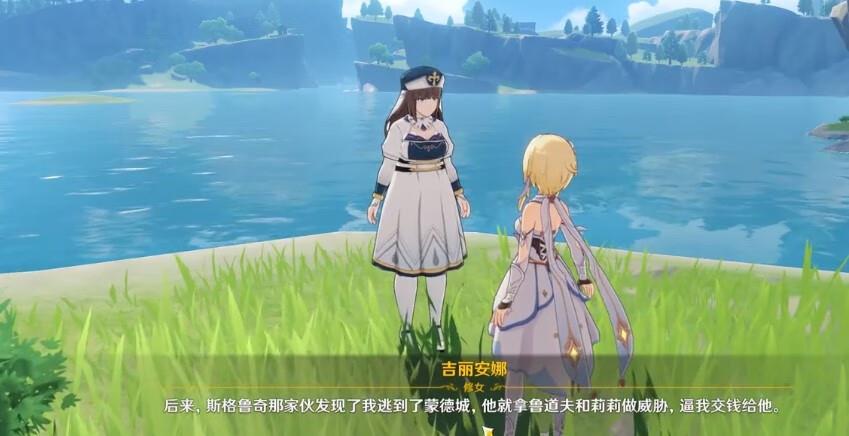Click the yellow dialogue continue arrow

(488, 431)
